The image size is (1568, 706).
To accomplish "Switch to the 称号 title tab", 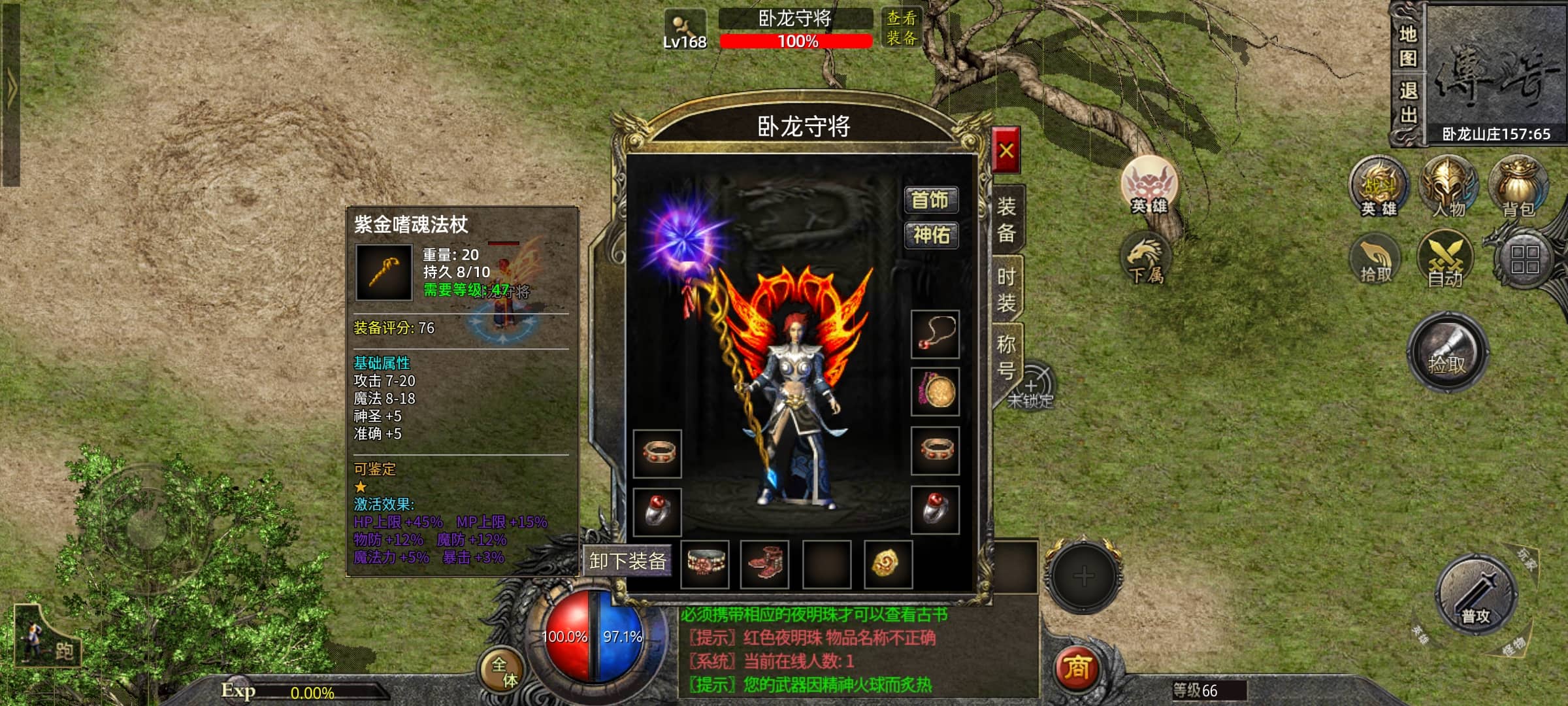I will click(1006, 356).
